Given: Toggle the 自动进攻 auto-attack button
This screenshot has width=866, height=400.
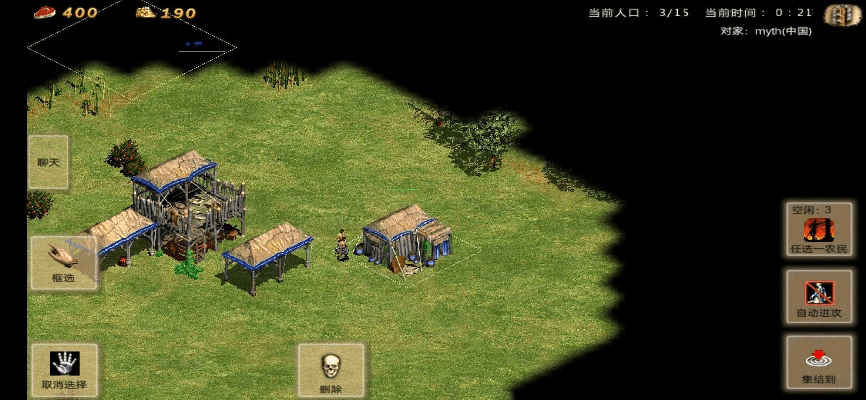Looking at the screenshot, I should pos(818,297).
